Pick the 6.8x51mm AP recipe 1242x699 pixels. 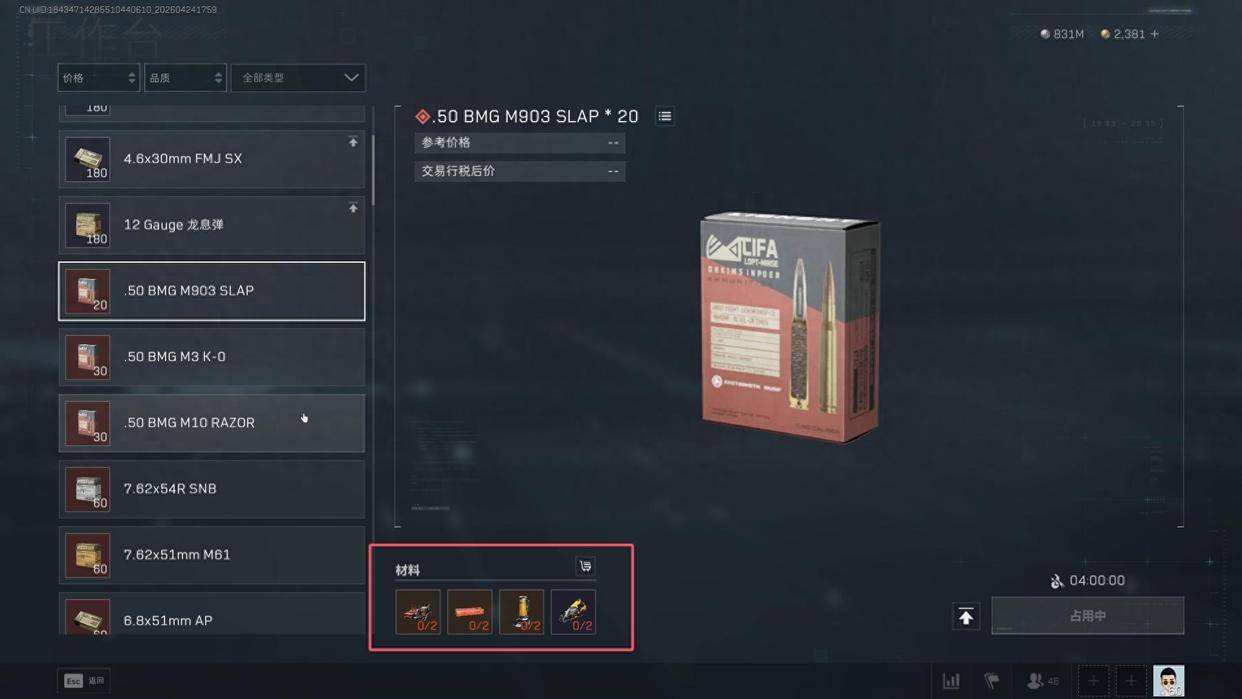(x=212, y=618)
